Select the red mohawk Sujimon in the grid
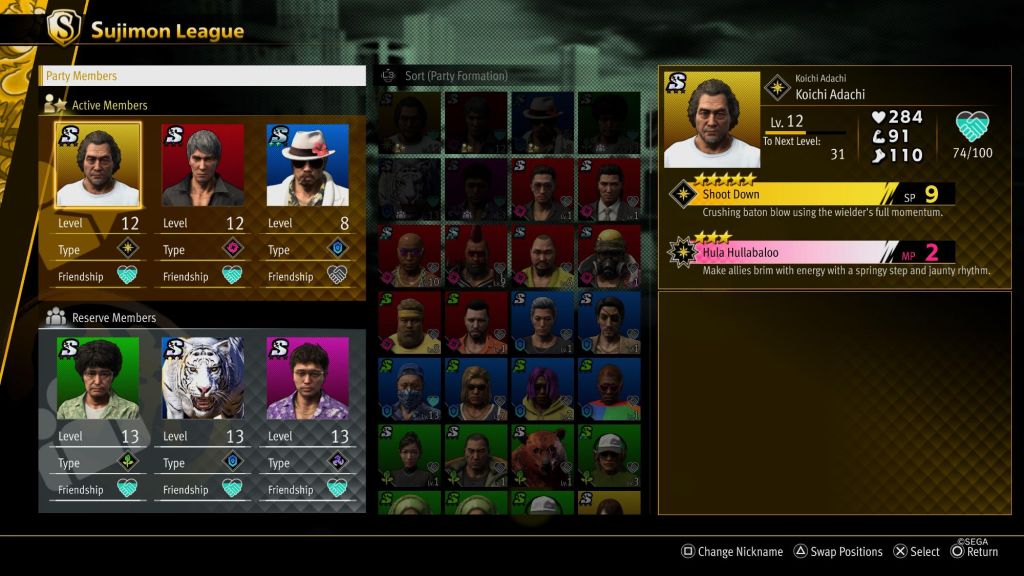This screenshot has width=1024, height=576. 476,256
